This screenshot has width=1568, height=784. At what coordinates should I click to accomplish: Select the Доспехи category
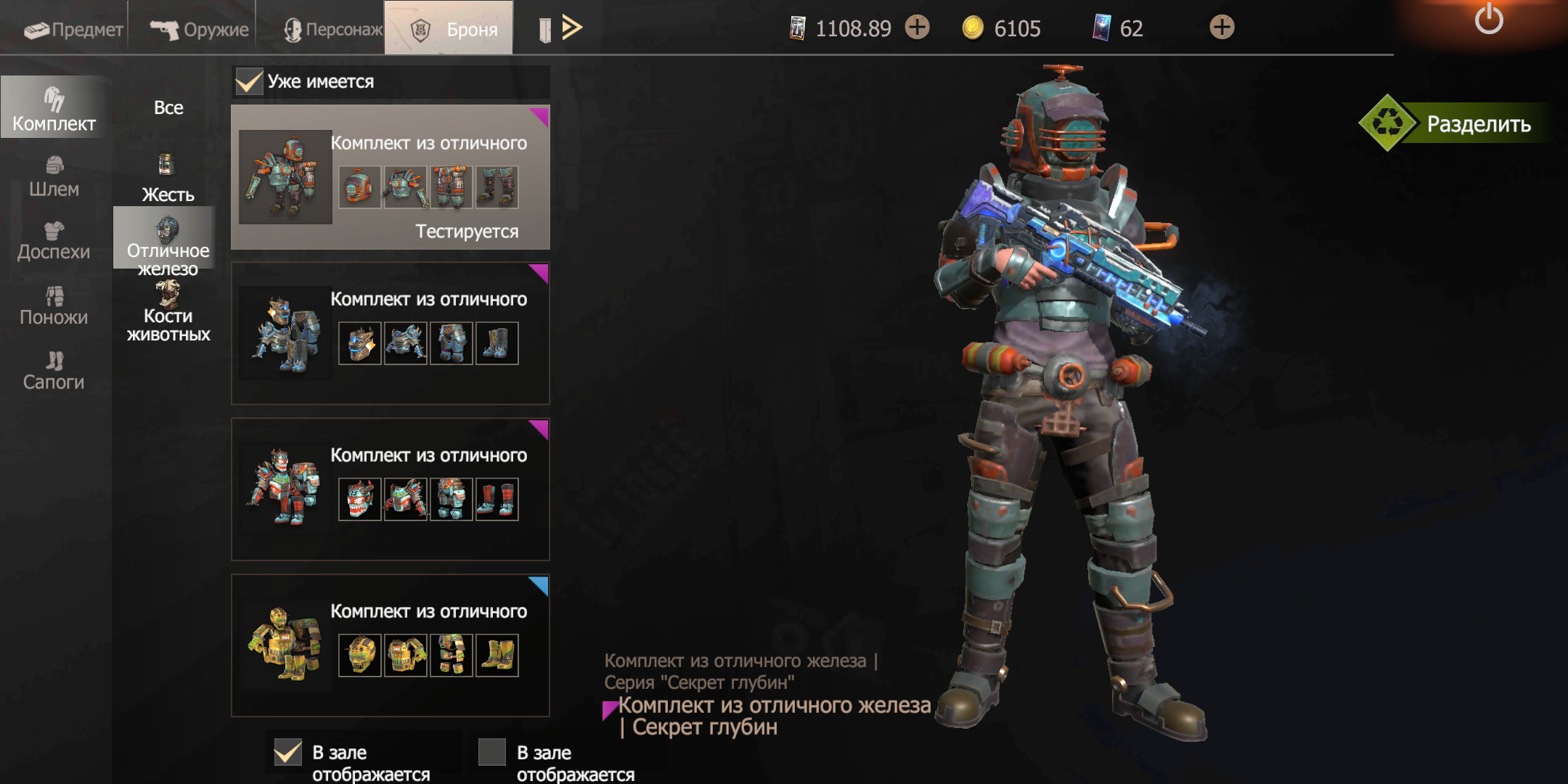54,242
